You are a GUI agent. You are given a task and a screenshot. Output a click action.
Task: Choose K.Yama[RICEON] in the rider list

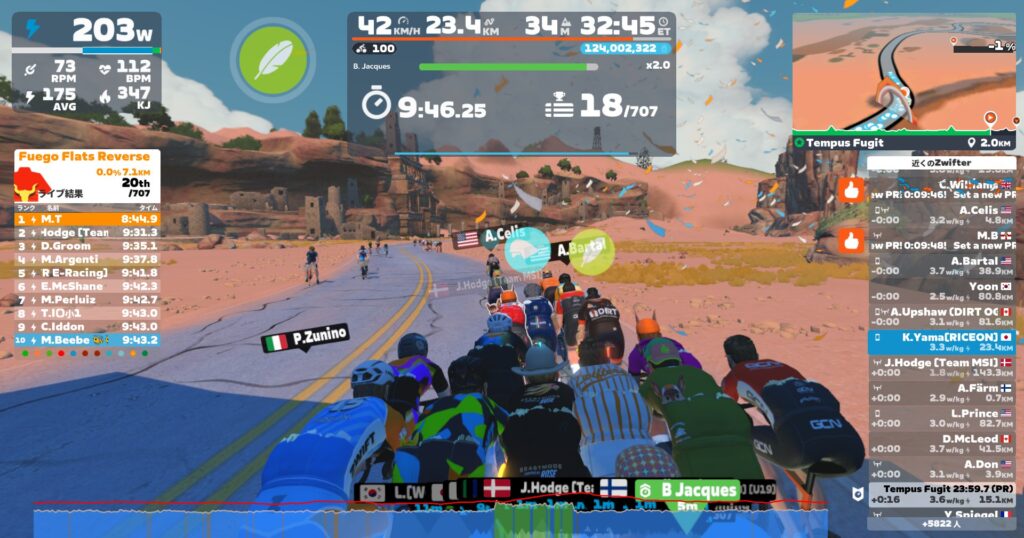tap(941, 343)
